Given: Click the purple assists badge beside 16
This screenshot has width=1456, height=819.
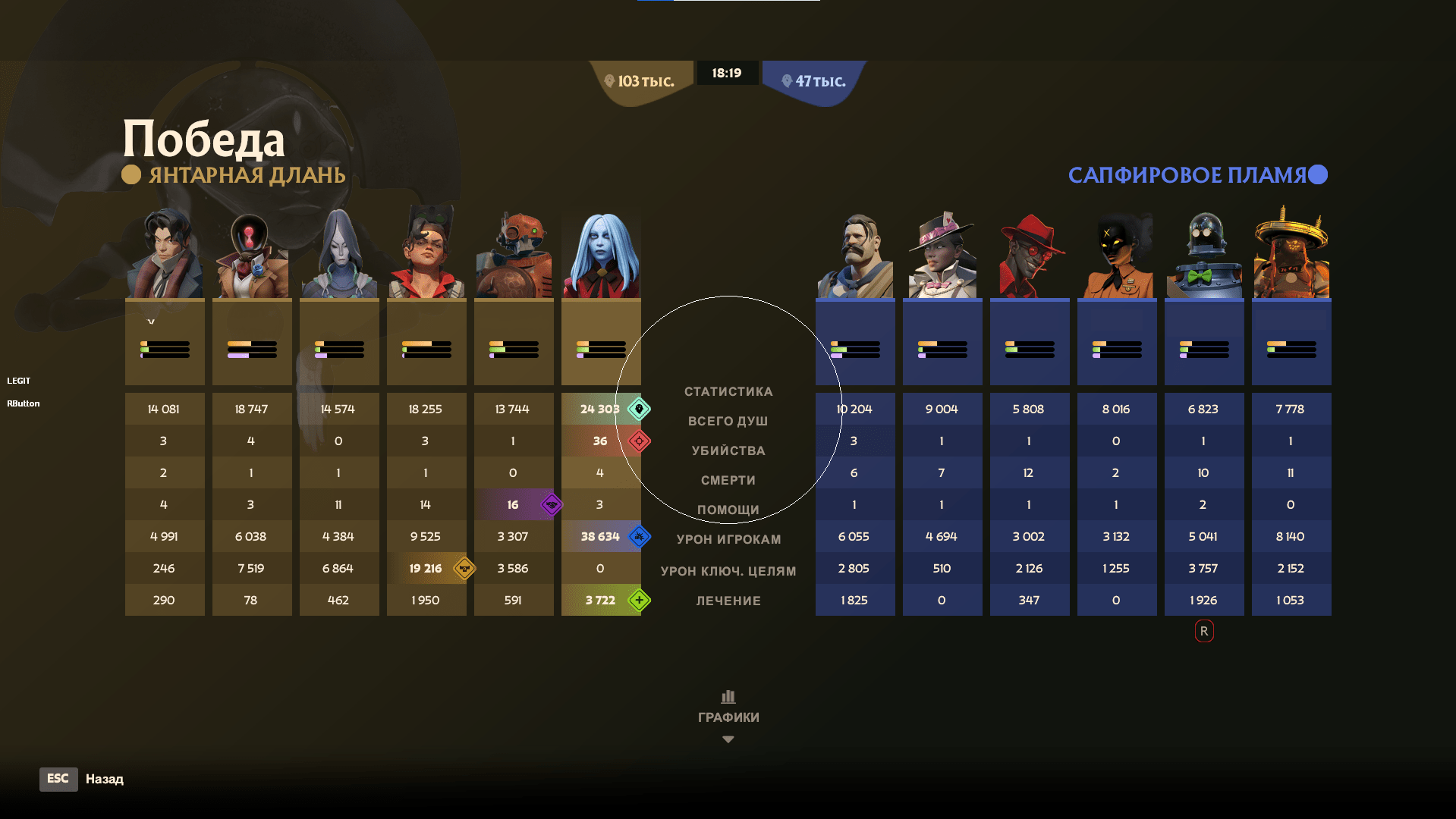Looking at the screenshot, I should tap(552, 504).
